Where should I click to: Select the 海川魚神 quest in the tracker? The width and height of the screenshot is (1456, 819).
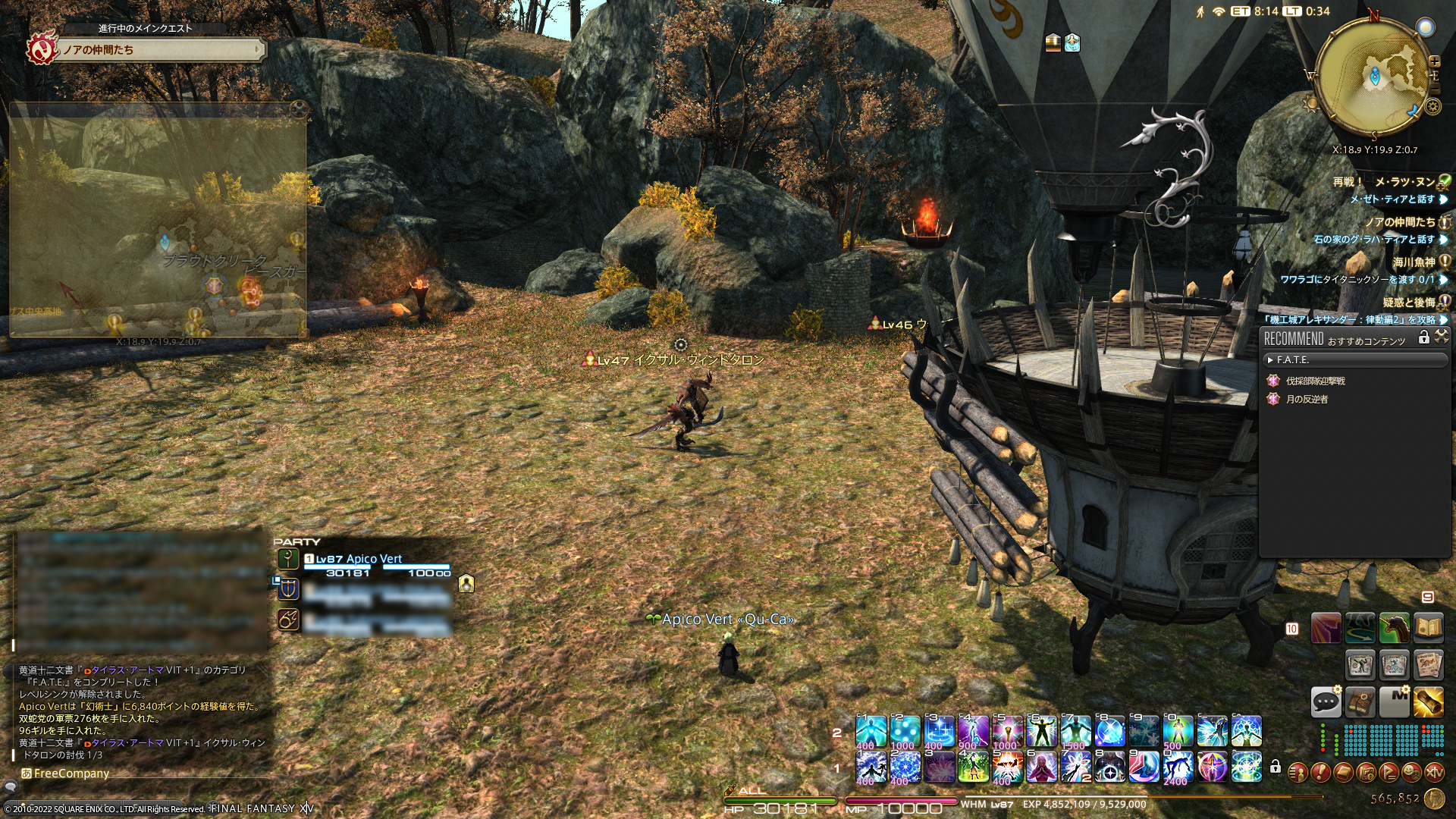click(1414, 262)
